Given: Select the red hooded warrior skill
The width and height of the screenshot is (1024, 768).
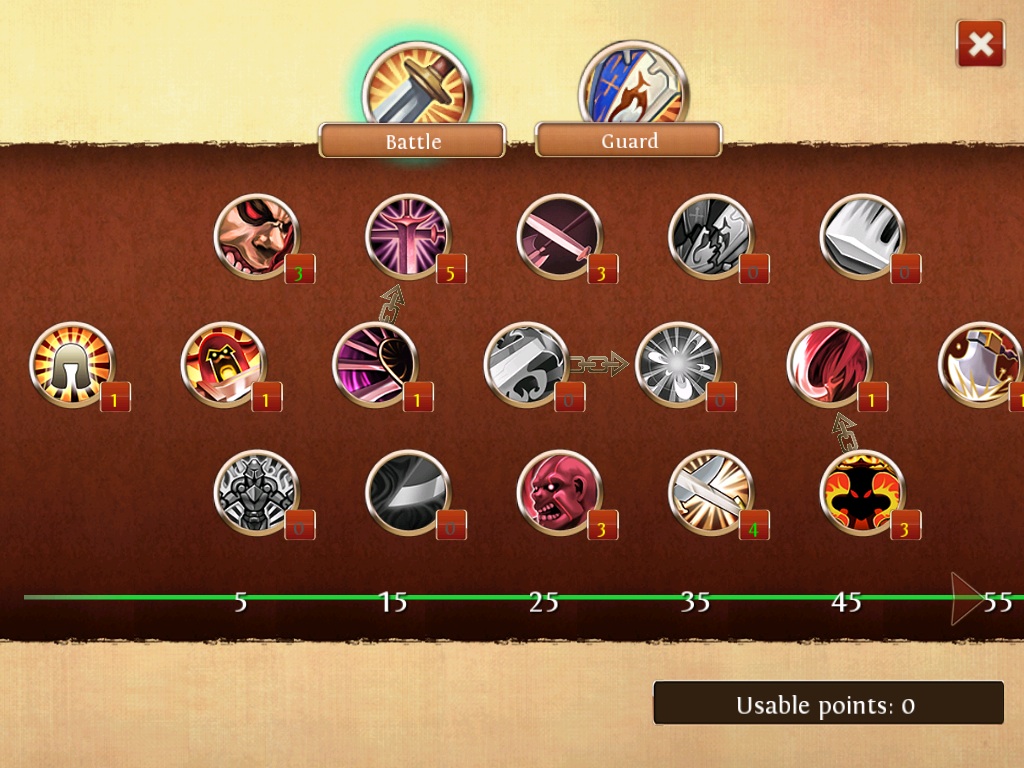Looking at the screenshot, I should 223,364.
